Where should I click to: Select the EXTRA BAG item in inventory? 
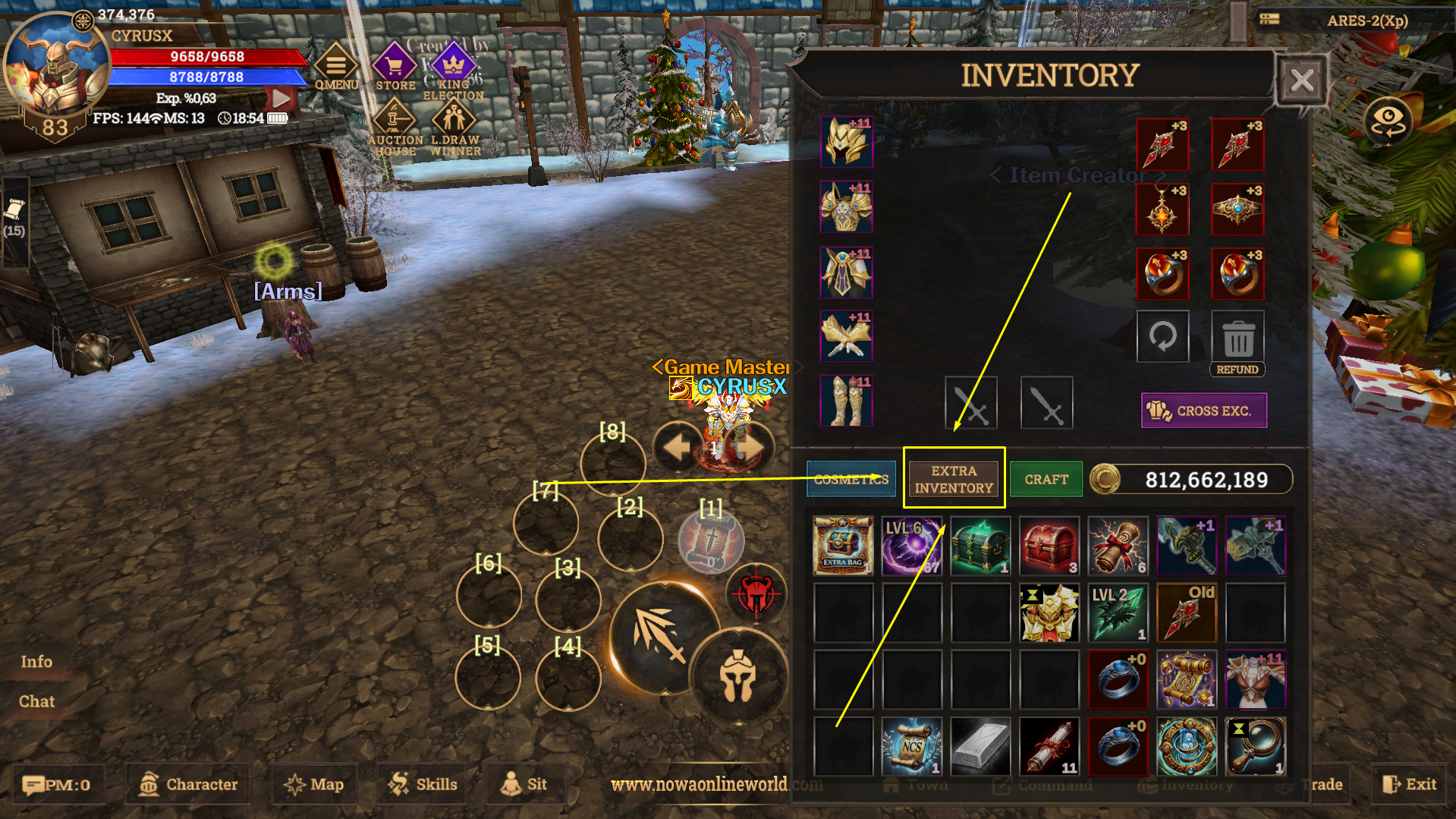click(x=843, y=545)
